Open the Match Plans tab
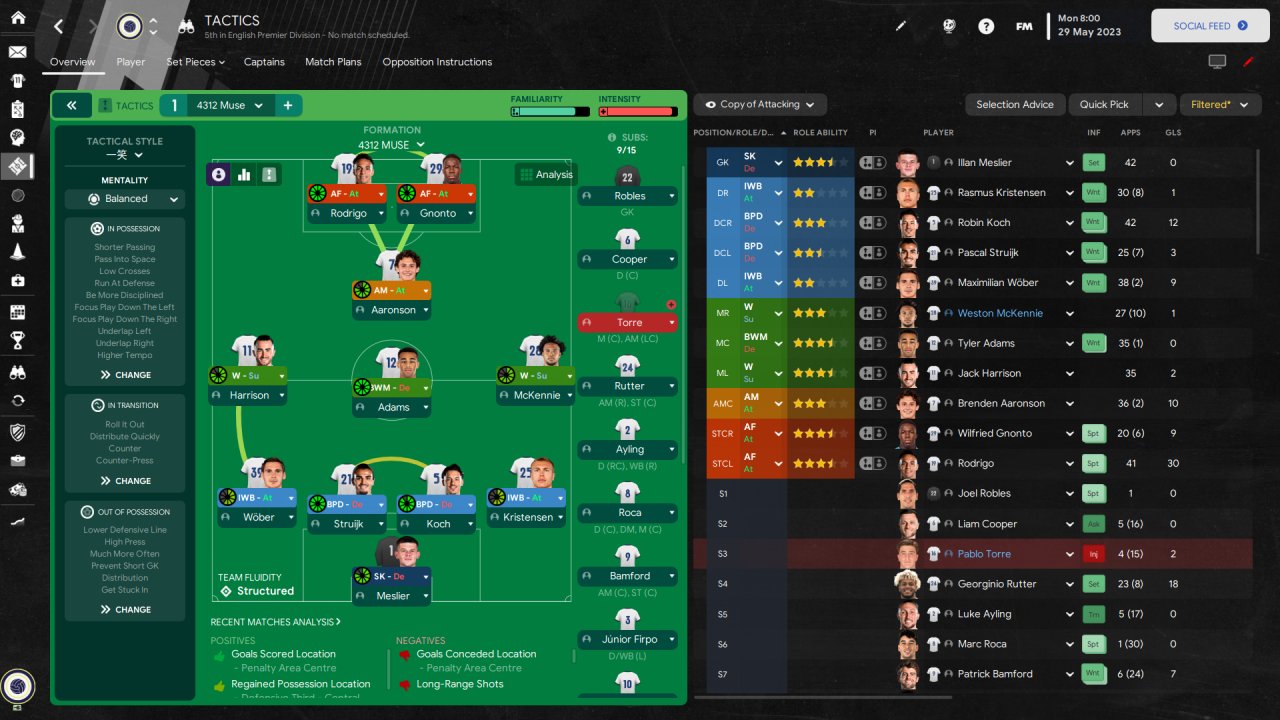The height and width of the screenshot is (720, 1280). 333,62
